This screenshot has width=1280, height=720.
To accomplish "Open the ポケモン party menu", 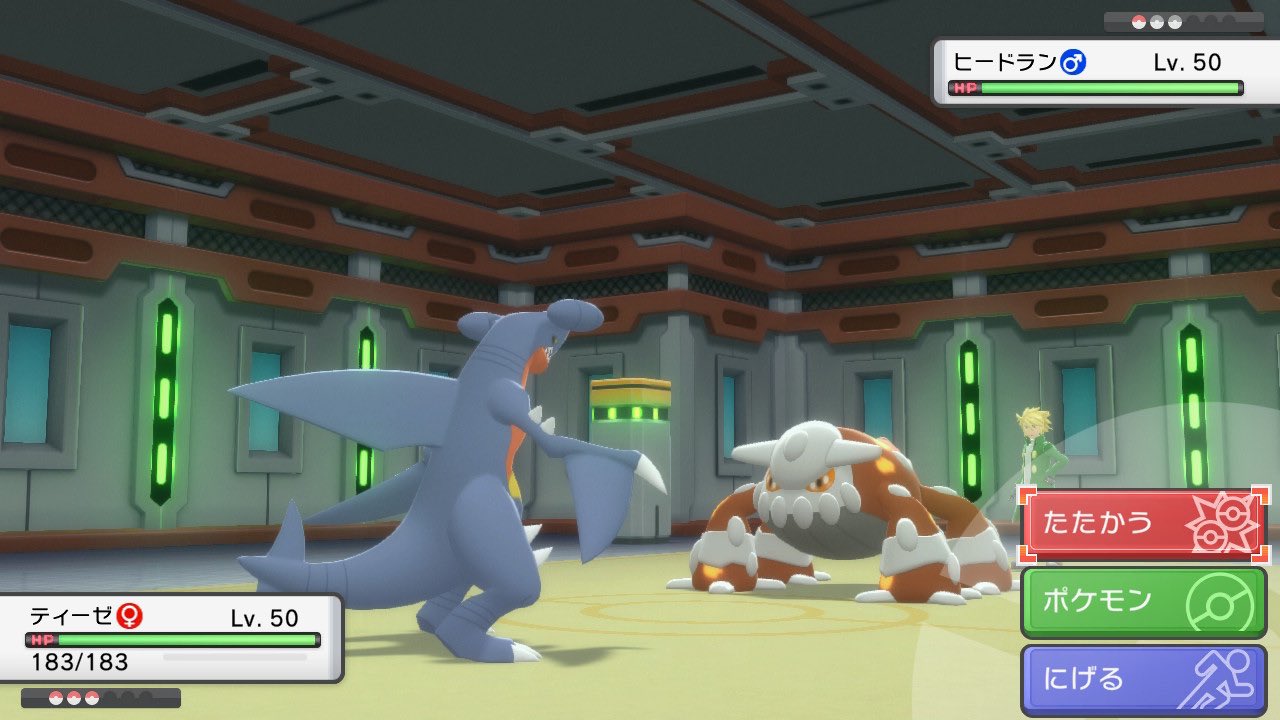I will 1120,599.
